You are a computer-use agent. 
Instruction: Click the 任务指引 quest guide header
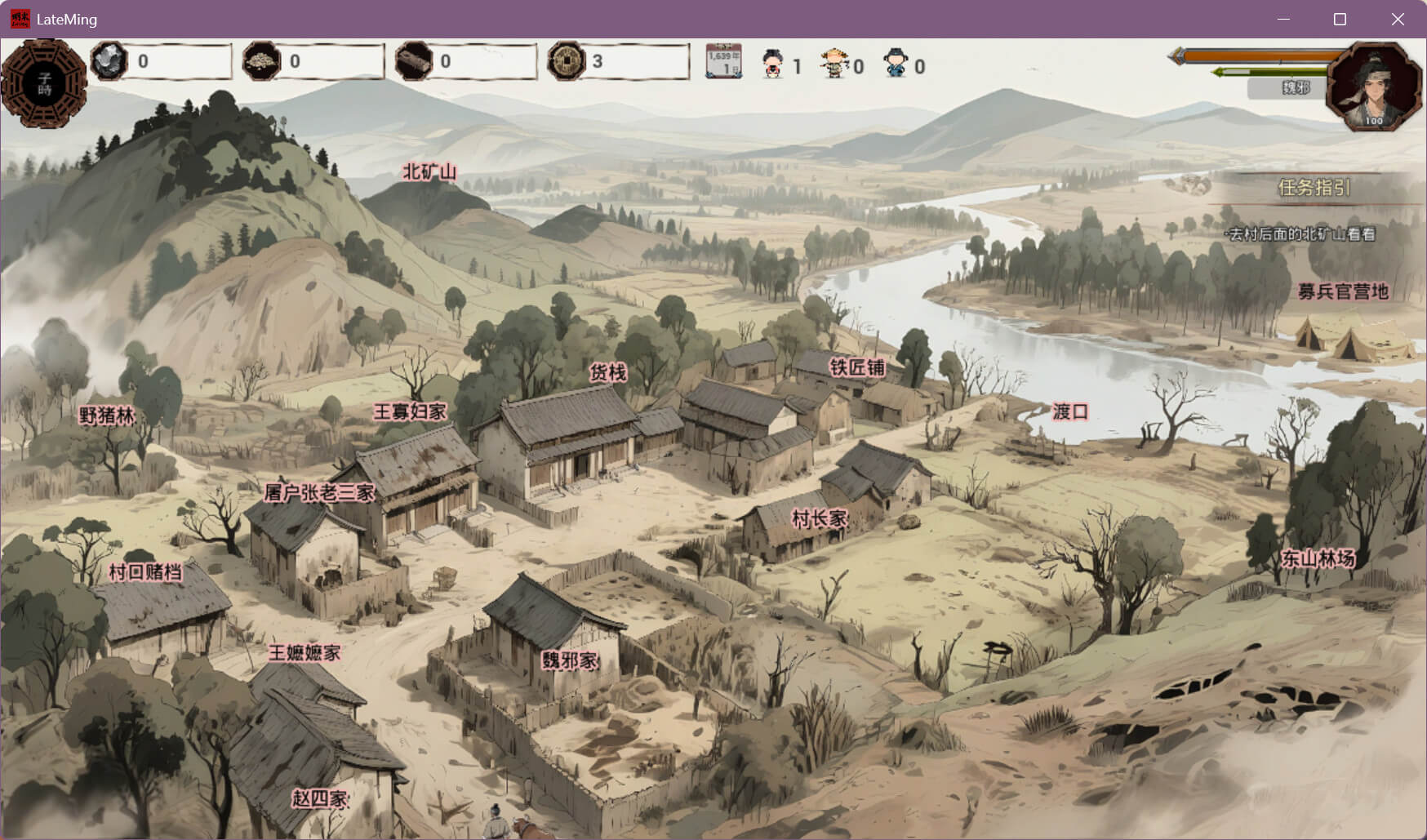tap(1314, 188)
